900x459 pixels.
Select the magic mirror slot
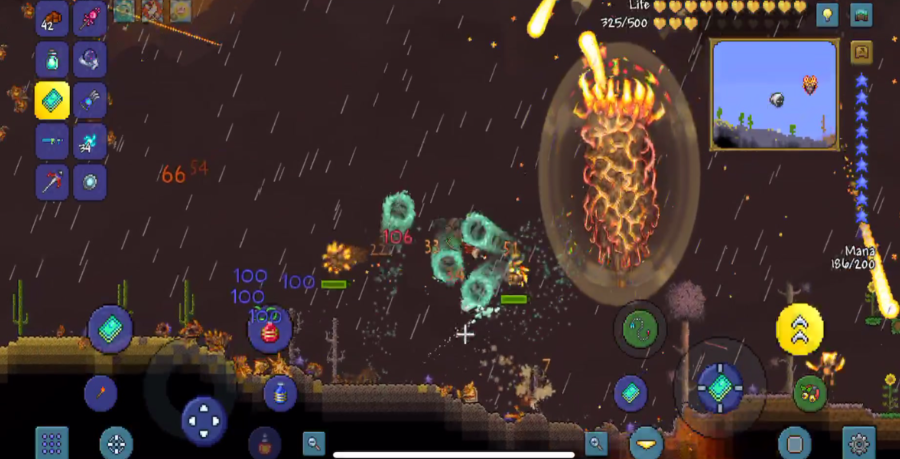click(x=90, y=182)
